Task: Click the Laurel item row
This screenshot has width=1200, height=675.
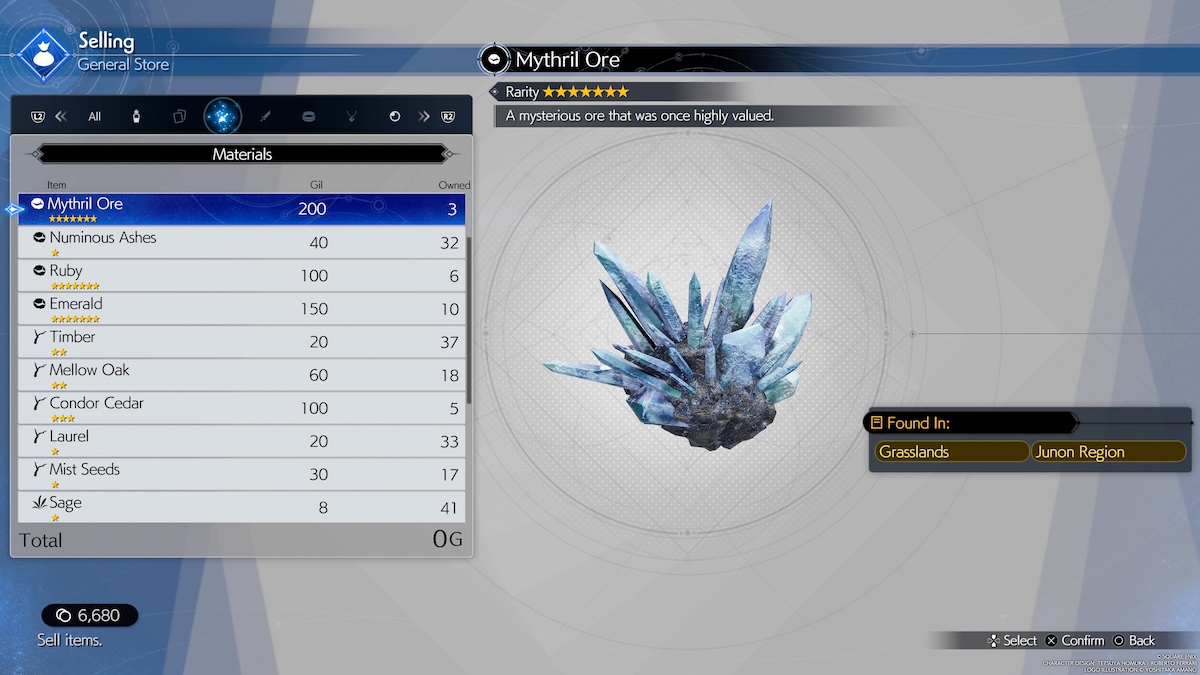Action: (x=242, y=440)
